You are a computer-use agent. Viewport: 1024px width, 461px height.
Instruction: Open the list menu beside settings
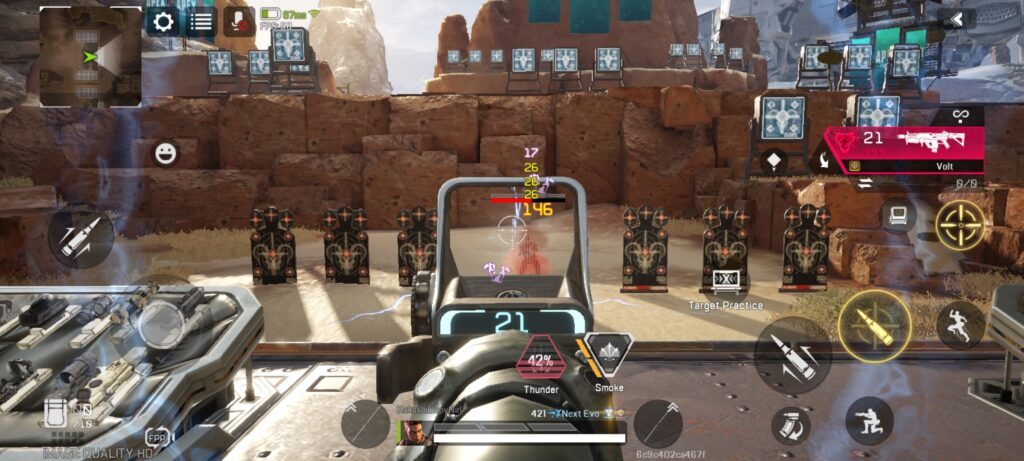point(200,21)
